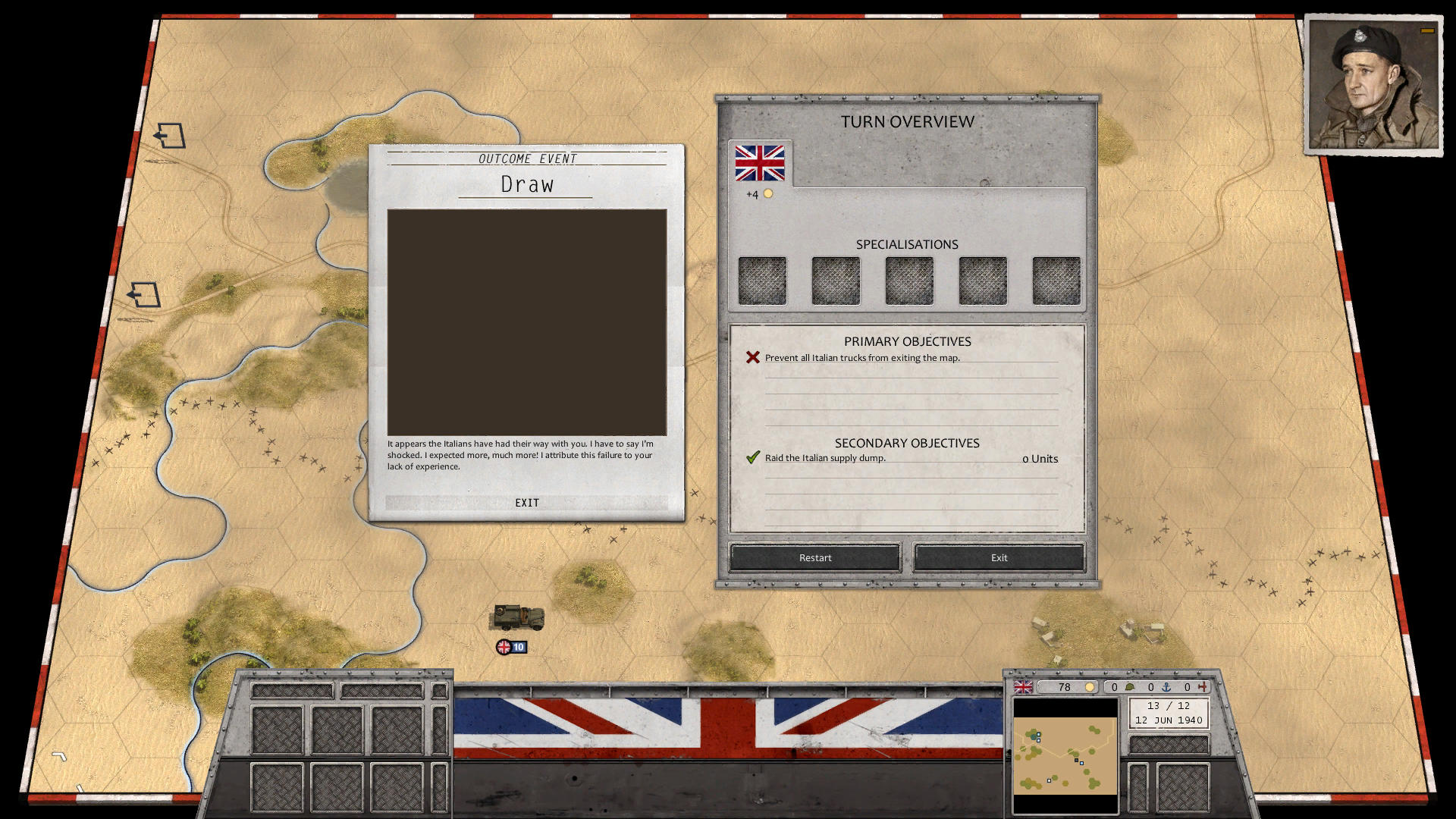Click the resource points coin icon
The width and height of the screenshot is (1456, 819).
click(x=1090, y=687)
